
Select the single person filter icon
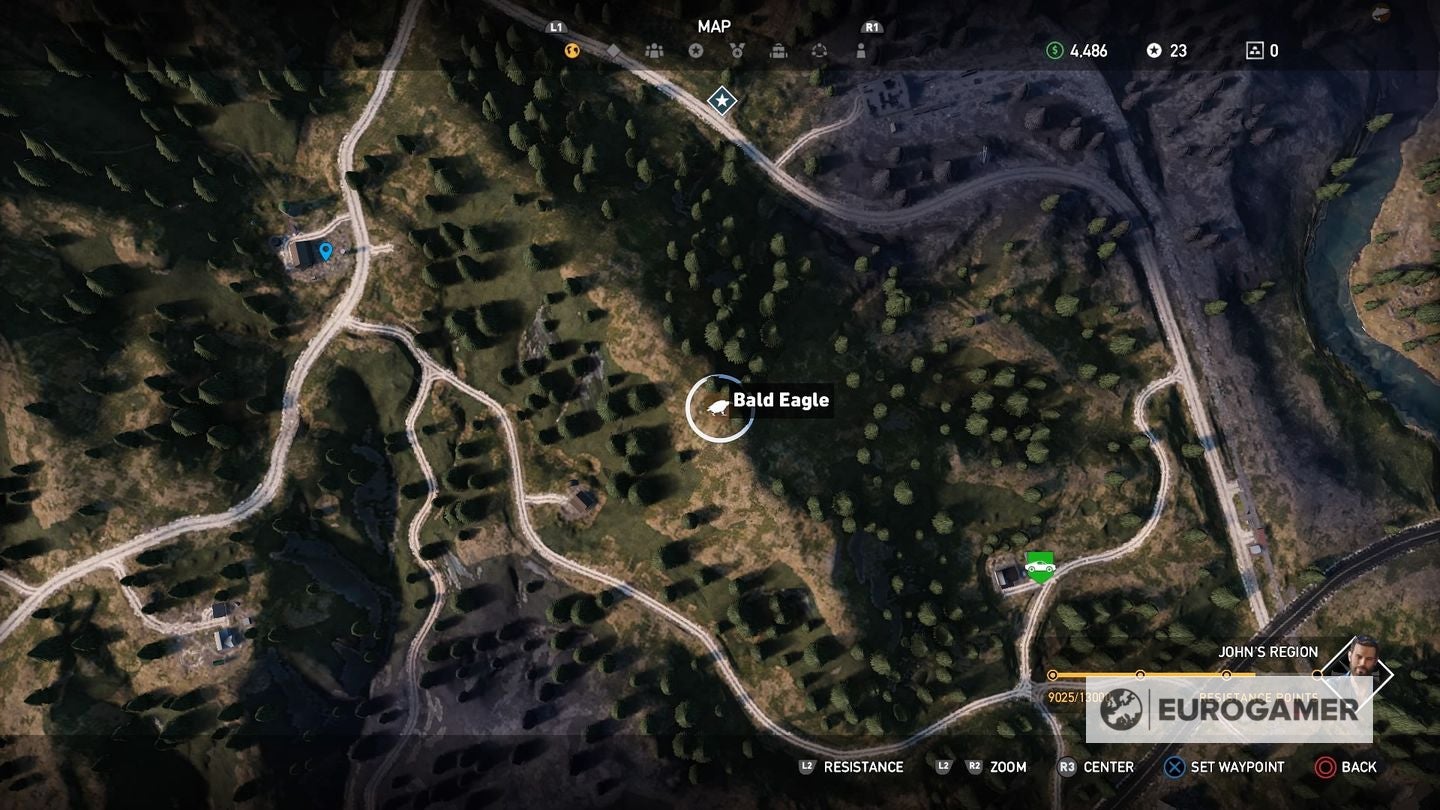pos(862,50)
